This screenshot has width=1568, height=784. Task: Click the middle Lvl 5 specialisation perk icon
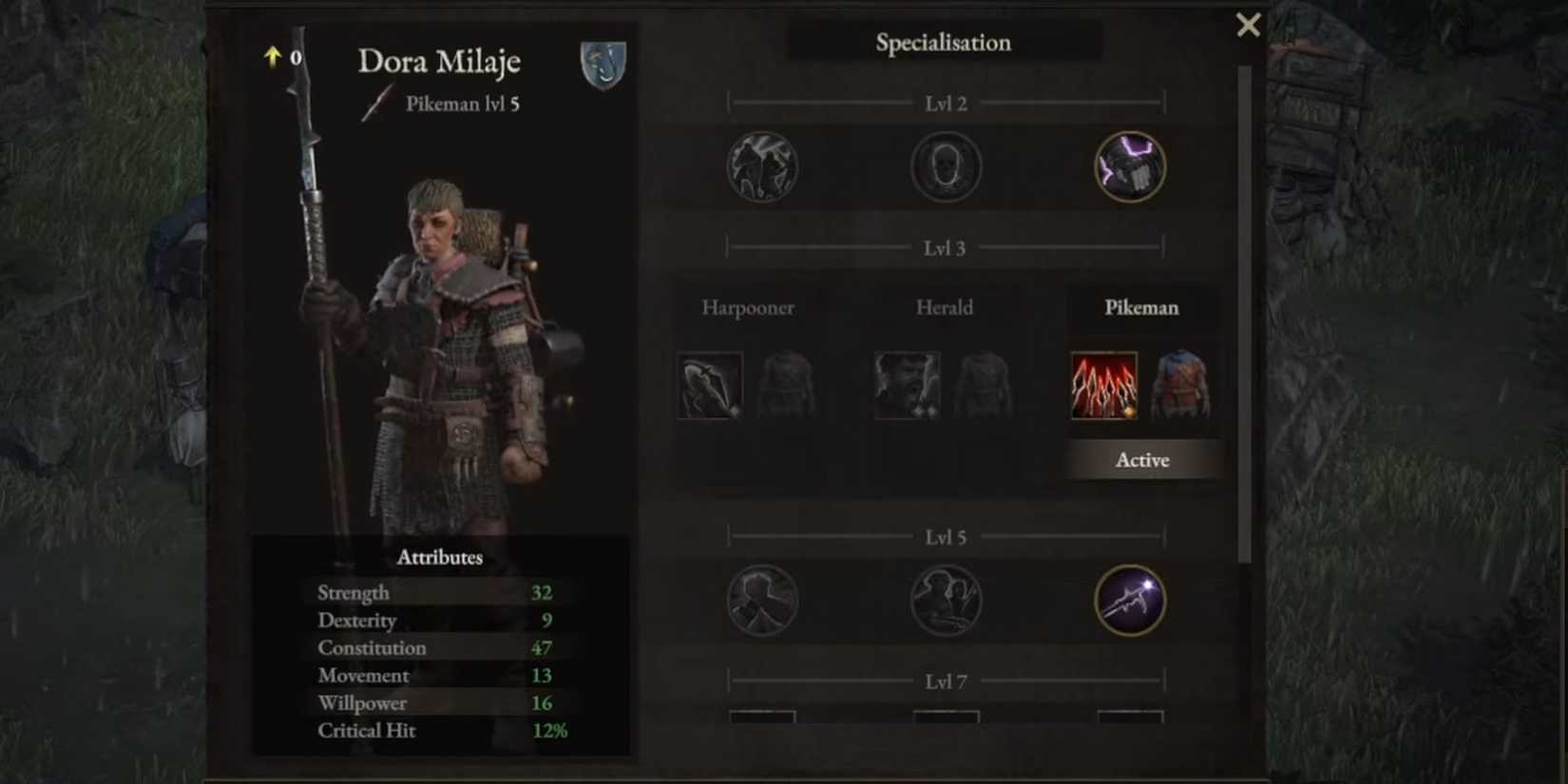946,602
